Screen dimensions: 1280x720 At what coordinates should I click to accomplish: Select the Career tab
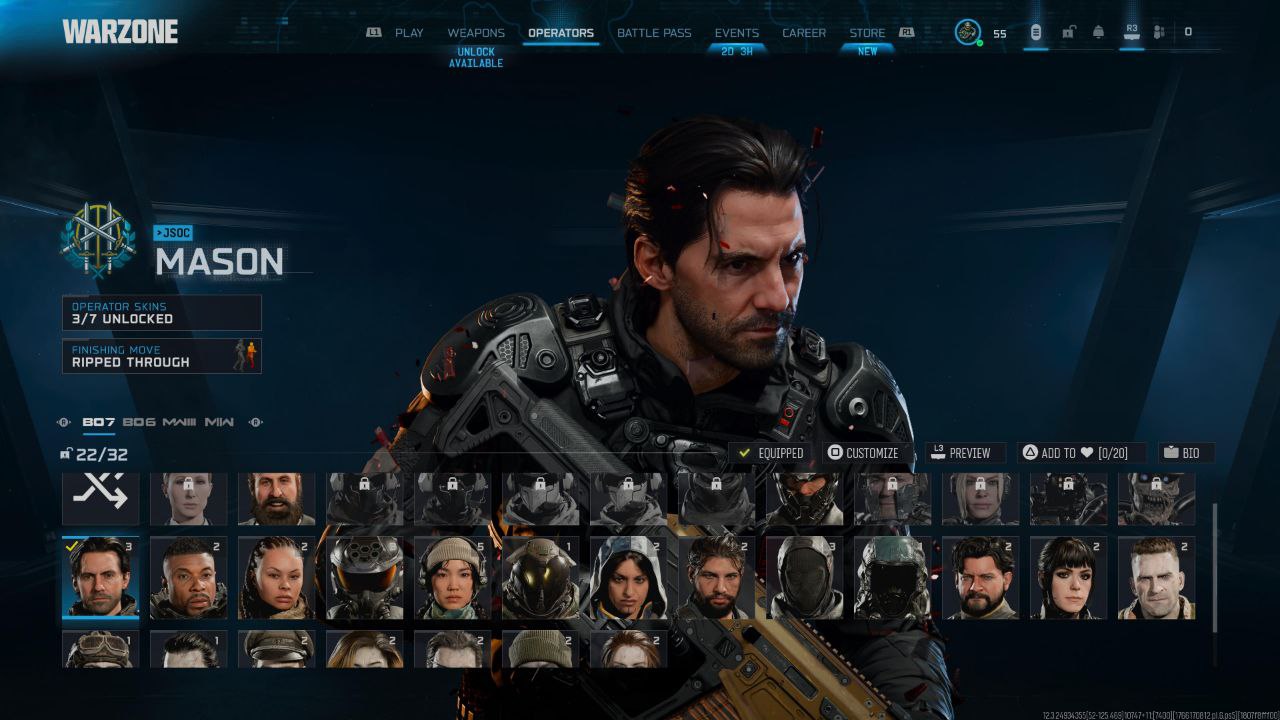point(804,33)
